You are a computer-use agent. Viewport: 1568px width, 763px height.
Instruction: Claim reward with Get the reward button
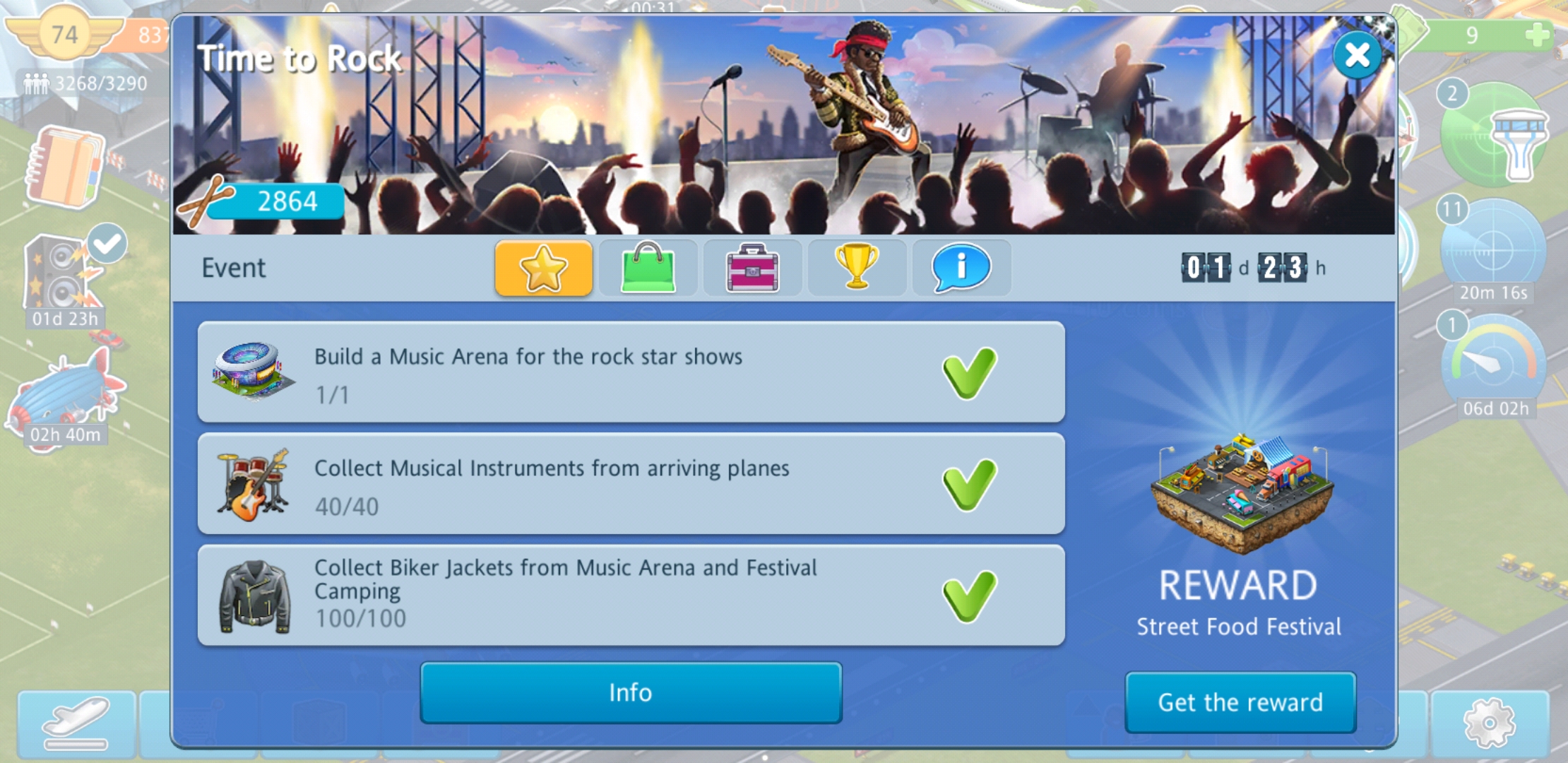click(x=1240, y=702)
